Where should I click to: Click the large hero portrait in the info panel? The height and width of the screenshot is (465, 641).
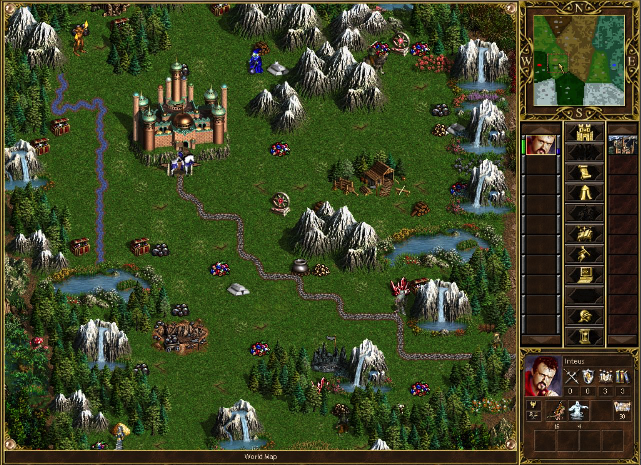[x=541, y=375]
